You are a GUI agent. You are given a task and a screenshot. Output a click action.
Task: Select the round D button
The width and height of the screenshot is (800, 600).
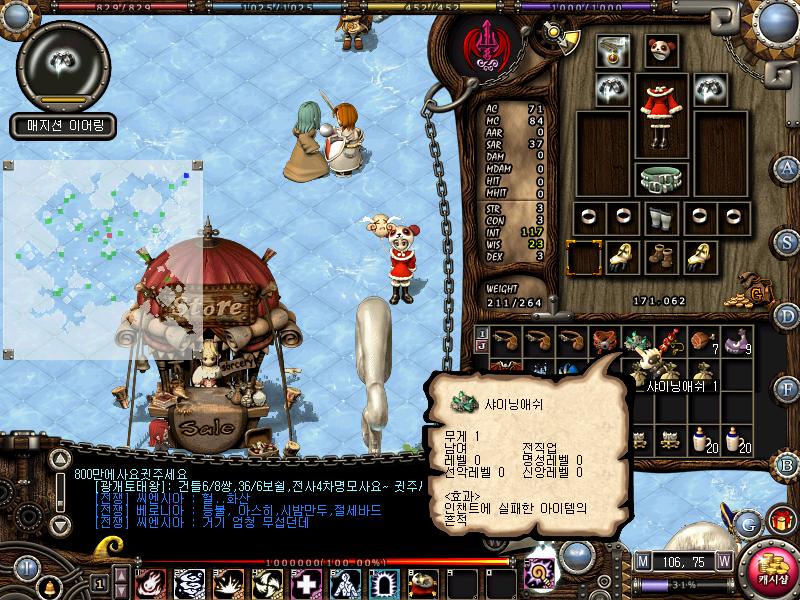788,316
